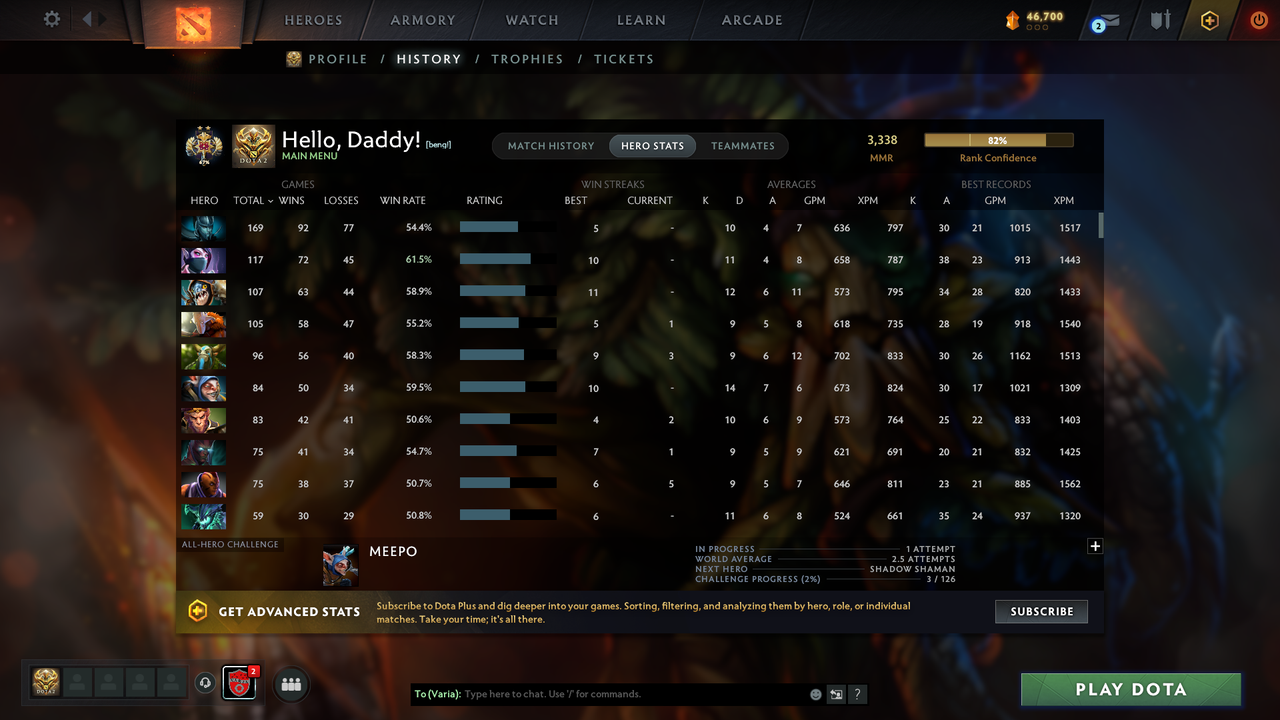Open the ARCADE menu
The image size is (1280, 720).
point(751,19)
